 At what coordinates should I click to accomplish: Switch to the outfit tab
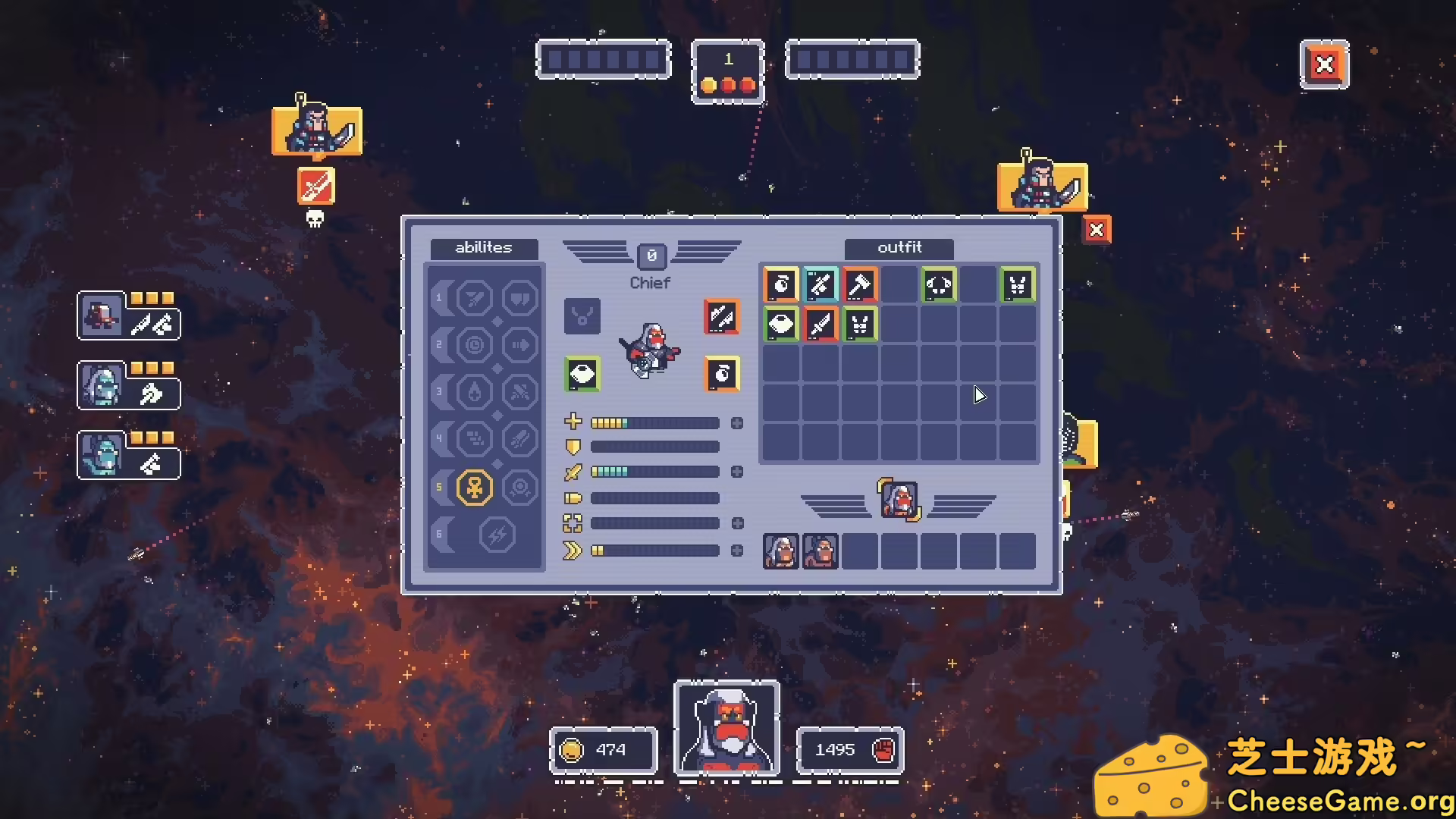(x=897, y=248)
